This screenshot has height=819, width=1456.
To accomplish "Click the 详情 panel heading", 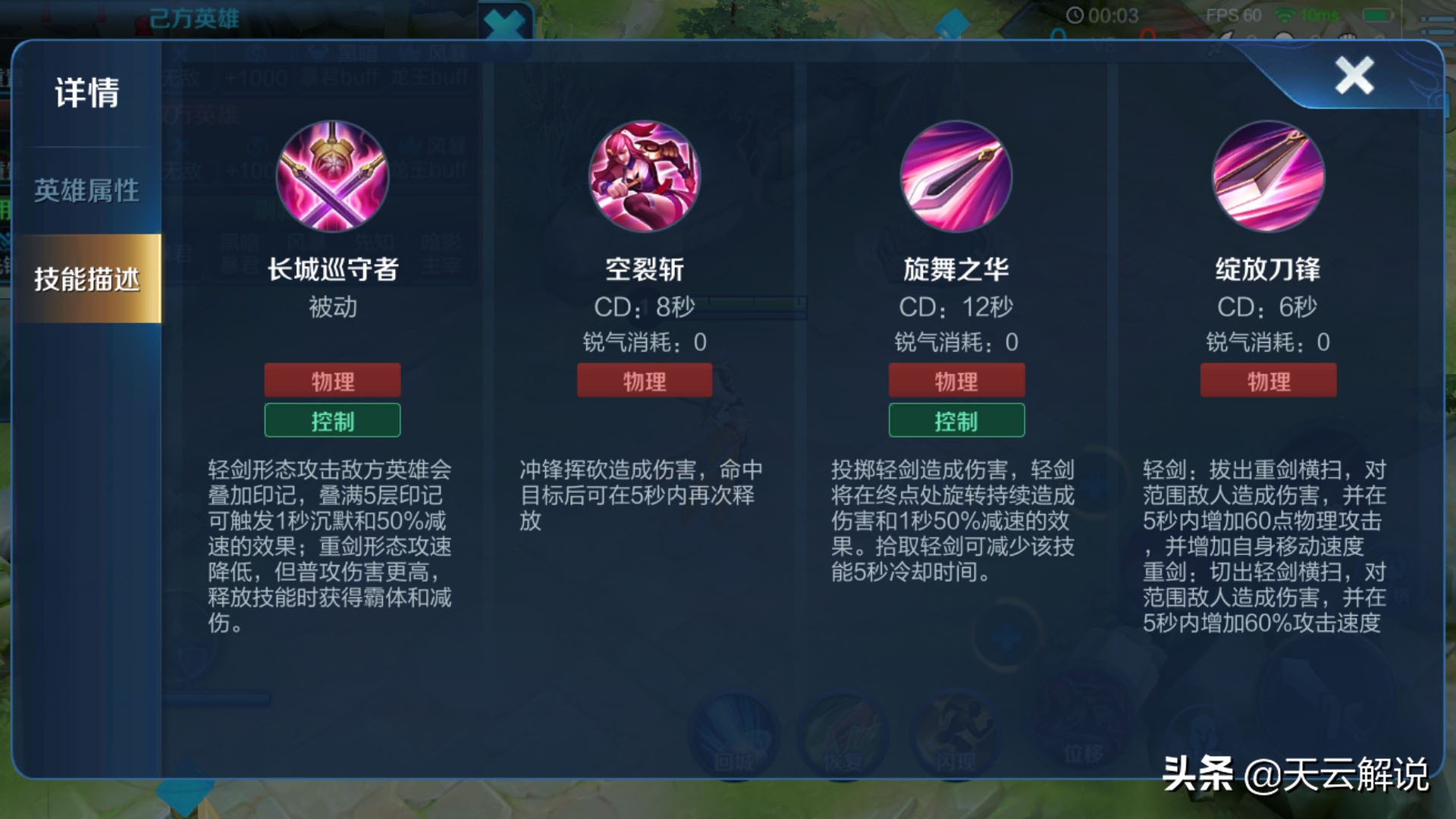I will pyautogui.click(x=86, y=92).
